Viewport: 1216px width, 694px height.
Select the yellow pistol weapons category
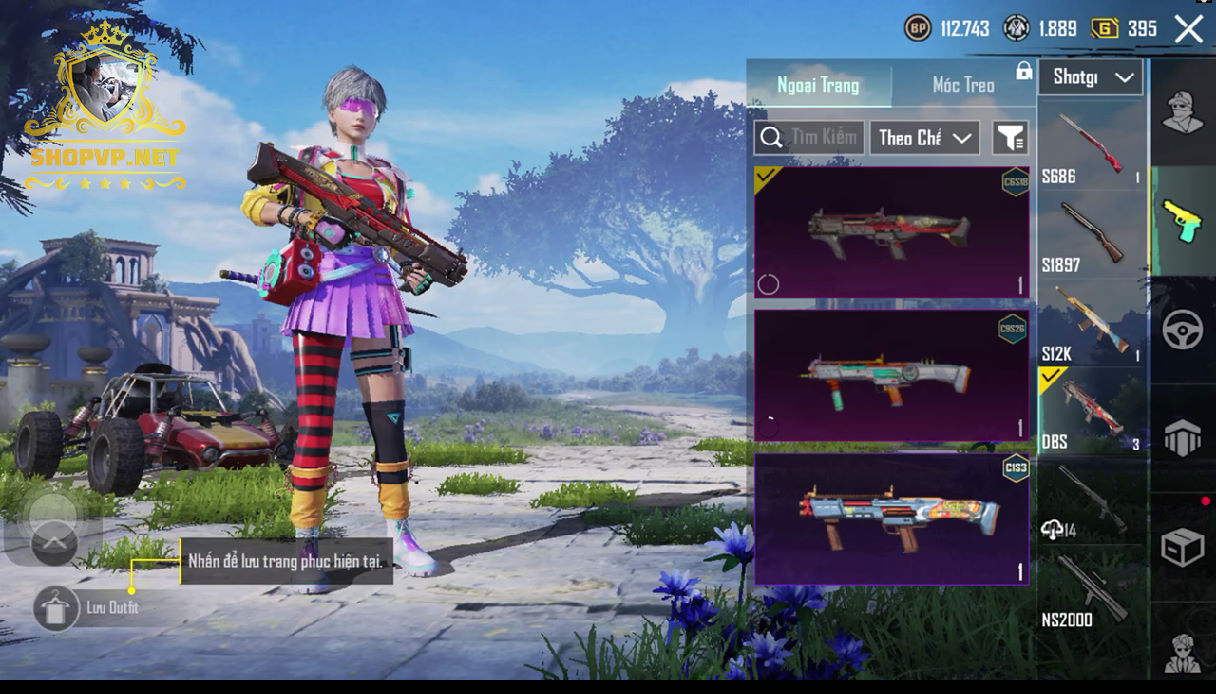[1182, 220]
